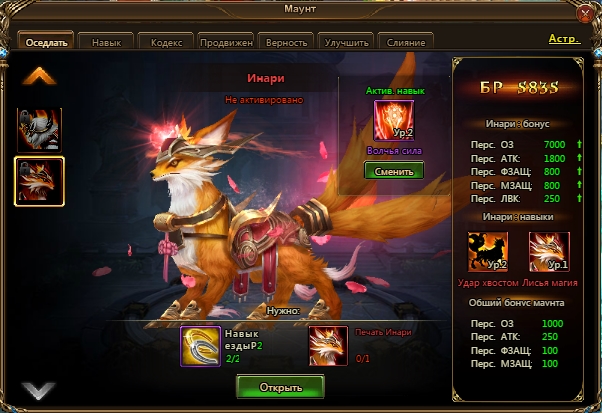The image size is (602, 413).
Task: Click the Сменить button
Action: (x=393, y=170)
